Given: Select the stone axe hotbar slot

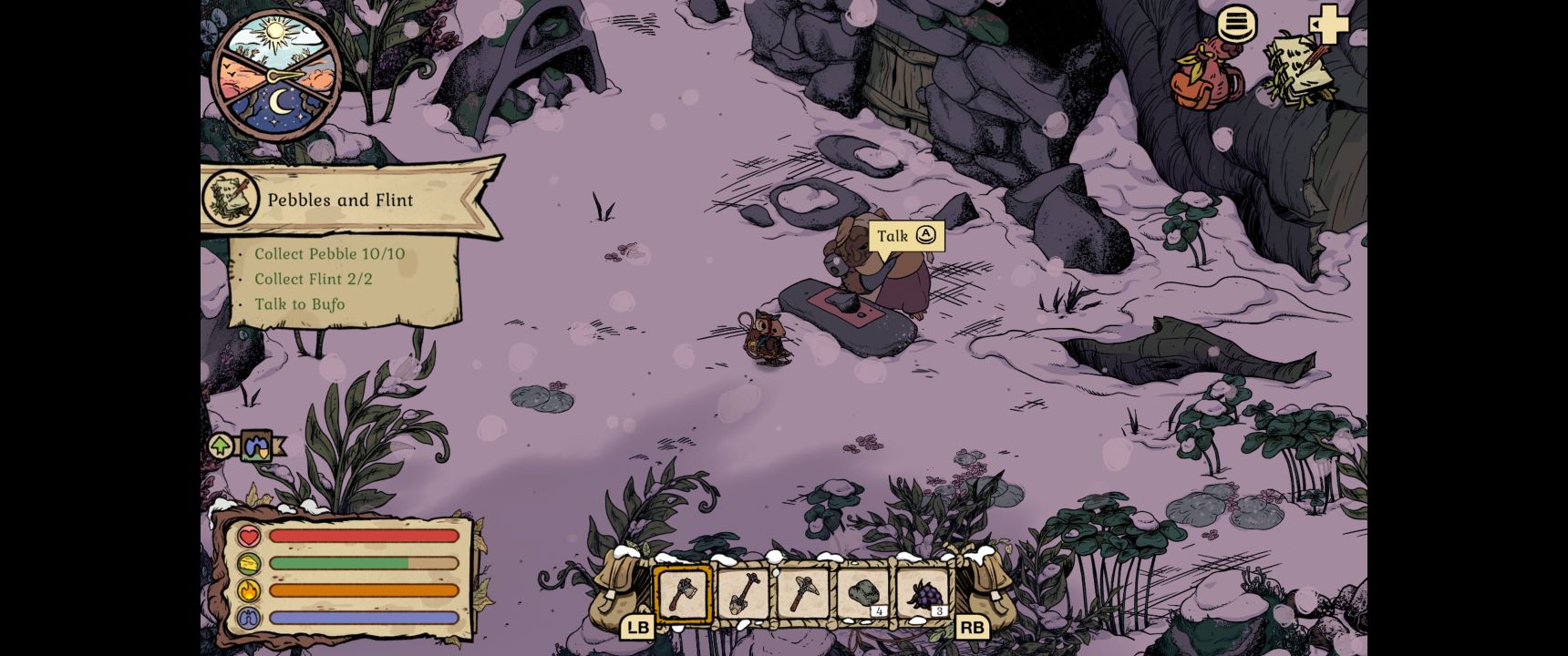Looking at the screenshot, I should pos(683,594).
